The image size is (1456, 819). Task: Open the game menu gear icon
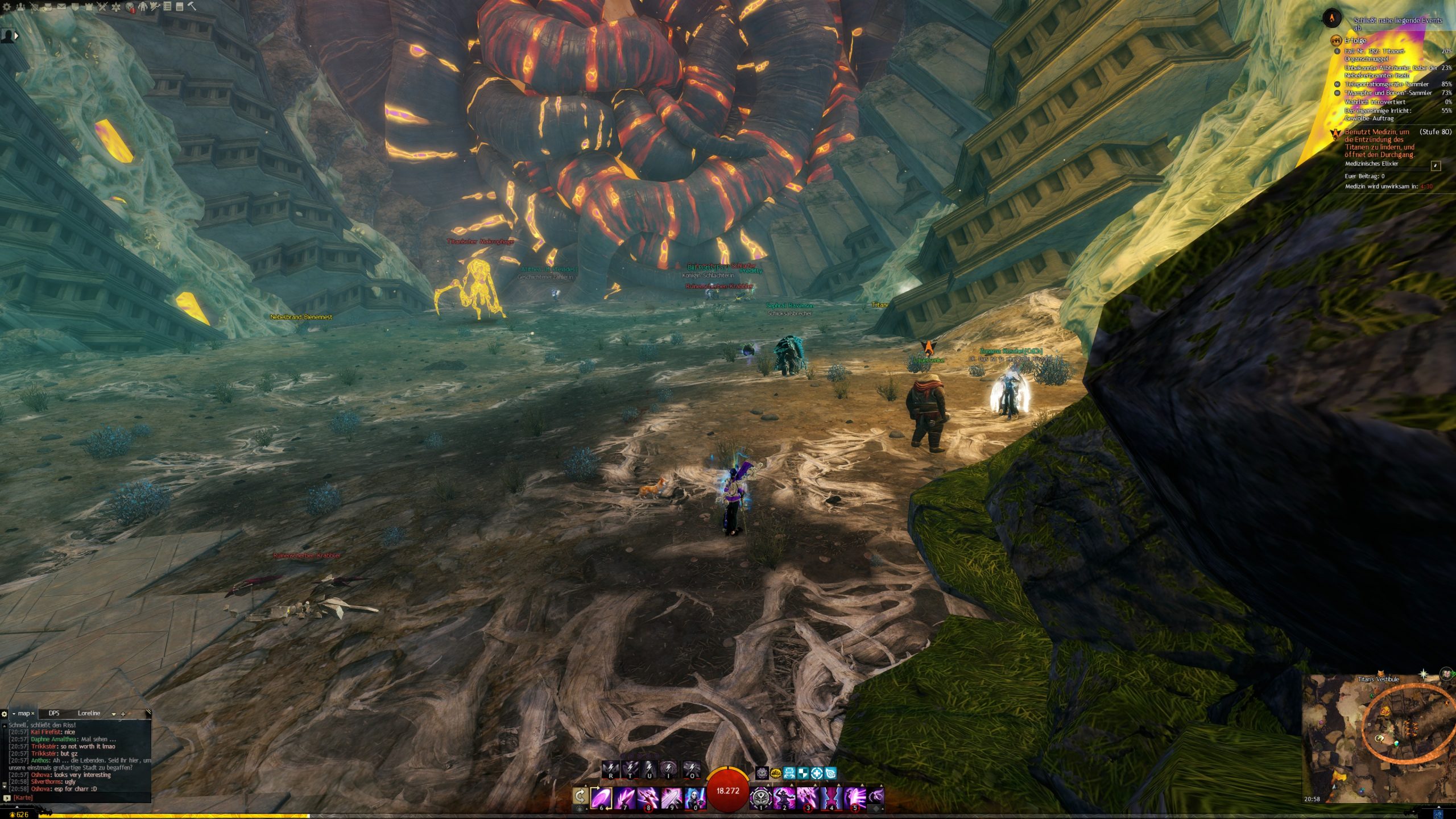click(x=7, y=7)
